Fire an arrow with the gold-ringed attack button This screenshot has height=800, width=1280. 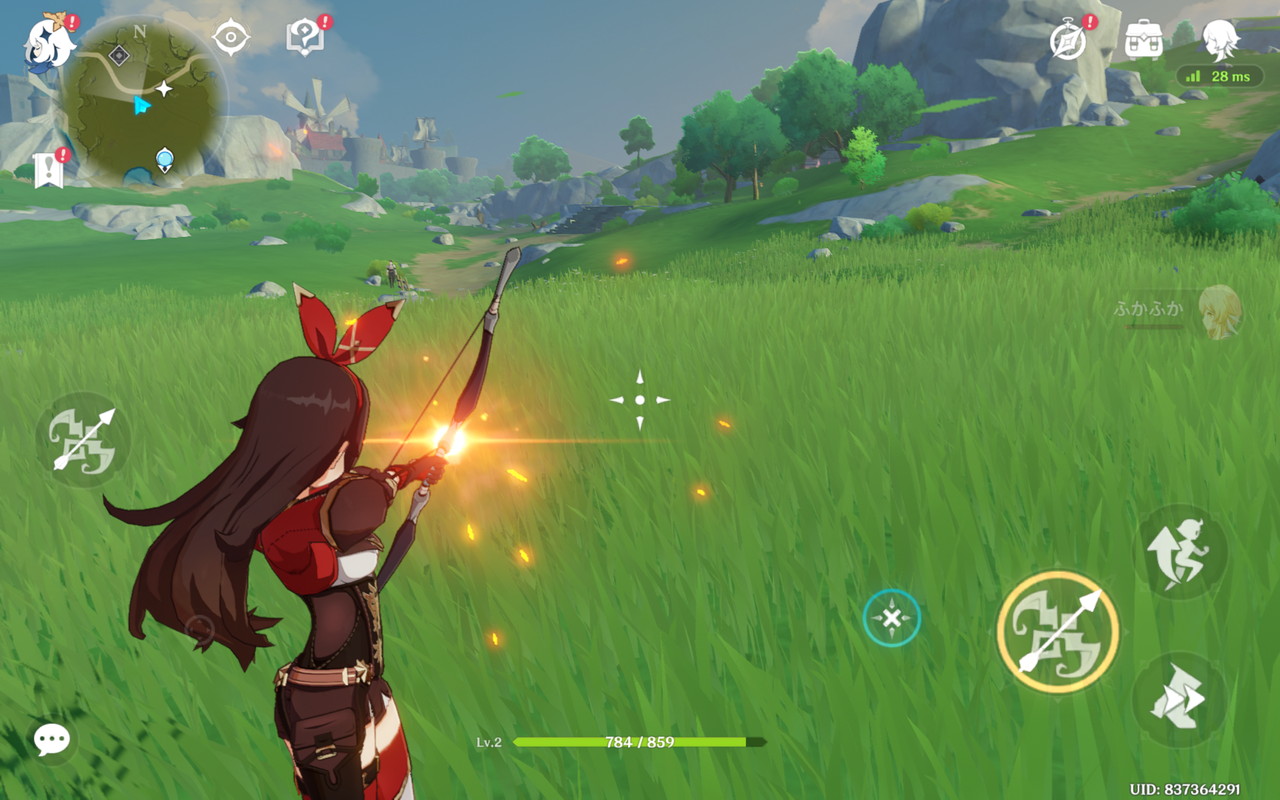point(1058,632)
